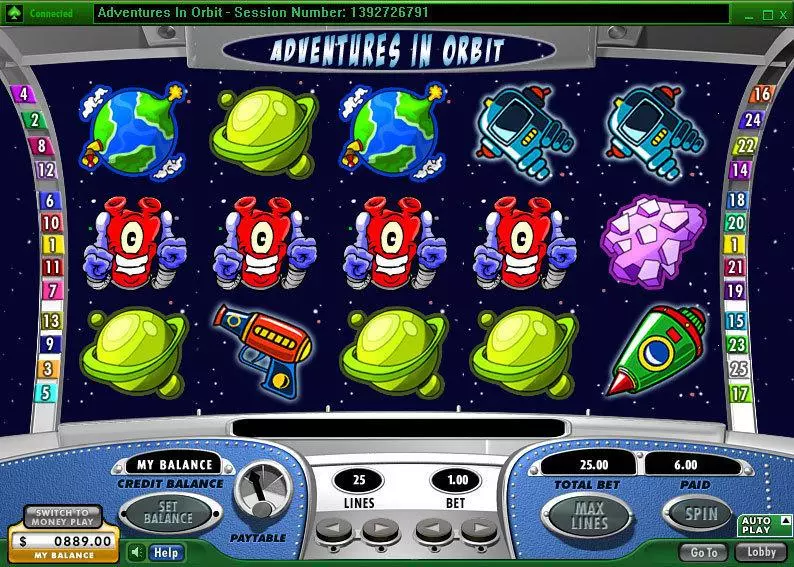The height and width of the screenshot is (567, 794).
Task: Select Max Lines
Action: 589,516
